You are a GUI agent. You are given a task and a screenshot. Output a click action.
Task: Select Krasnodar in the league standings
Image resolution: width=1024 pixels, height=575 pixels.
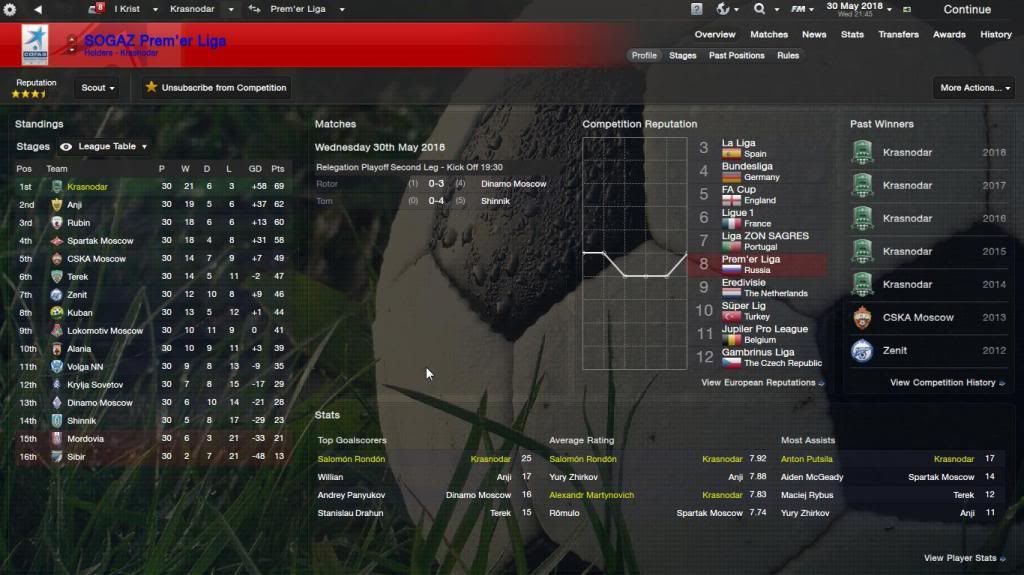pyautogui.click(x=87, y=187)
